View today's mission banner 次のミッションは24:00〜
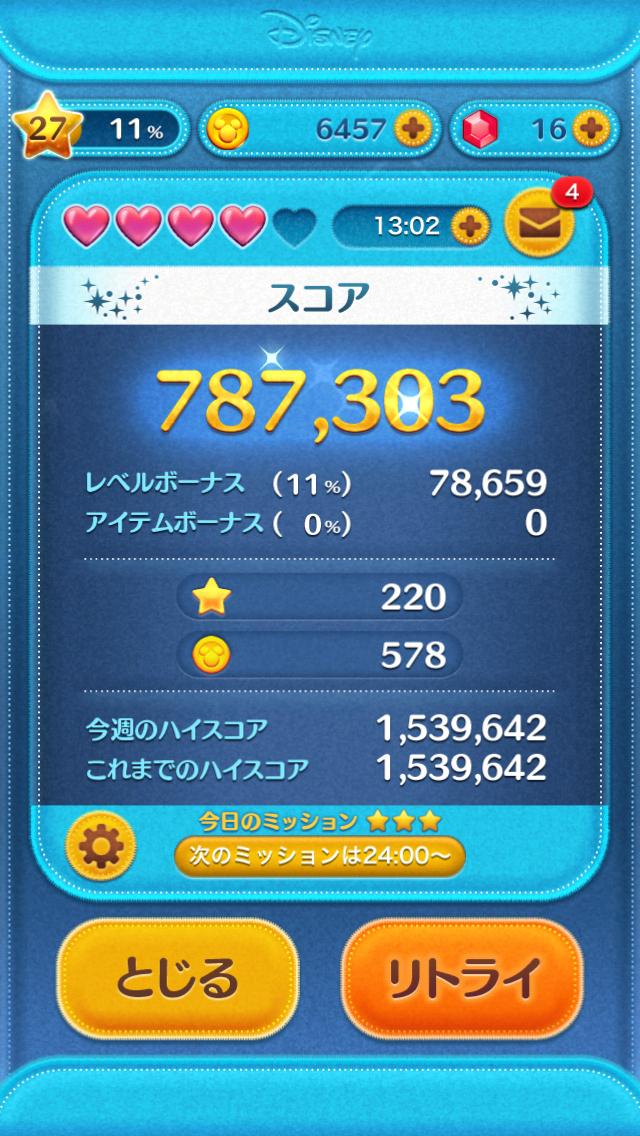The width and height of the screenshot is (640, 1136). coord(319,856)
